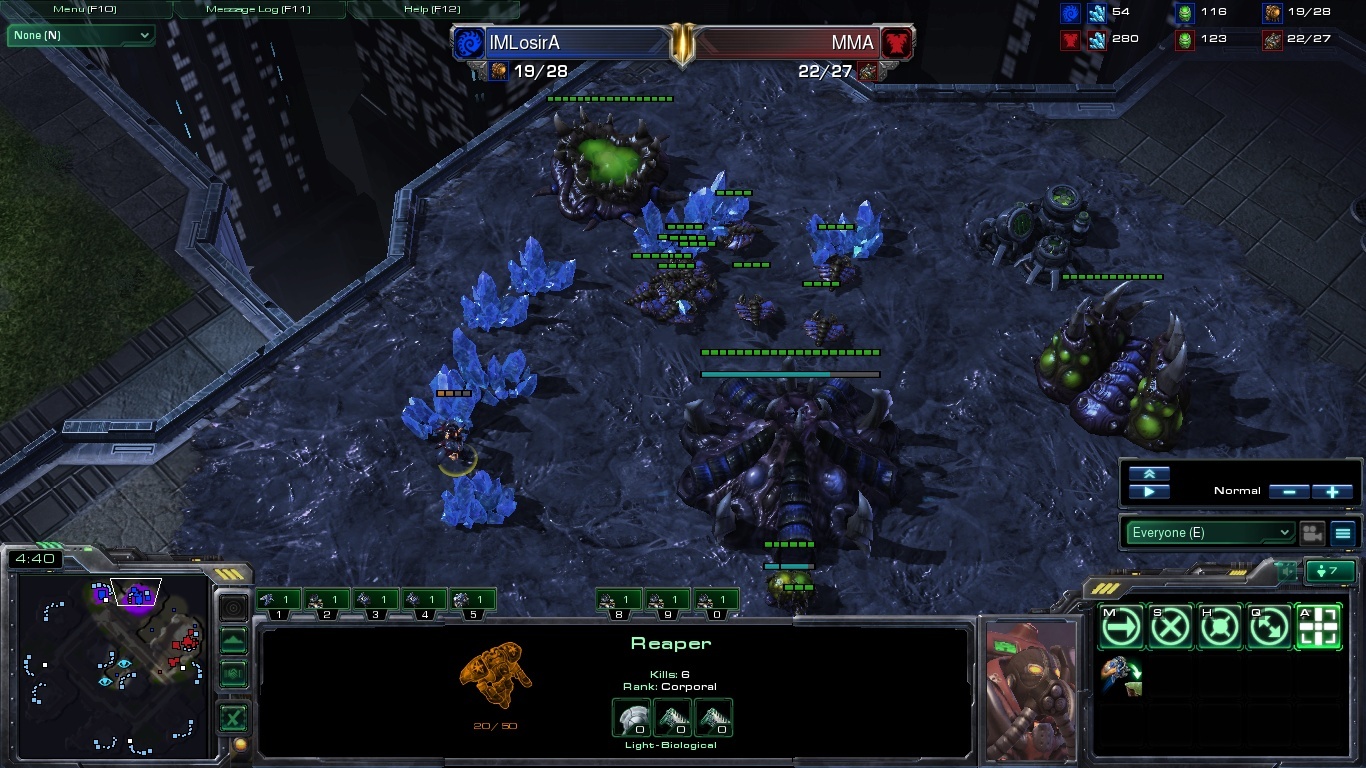Viewport: 1366px width, 768px height.
Task: Click the replay play button
Action: coord(1149,492)
